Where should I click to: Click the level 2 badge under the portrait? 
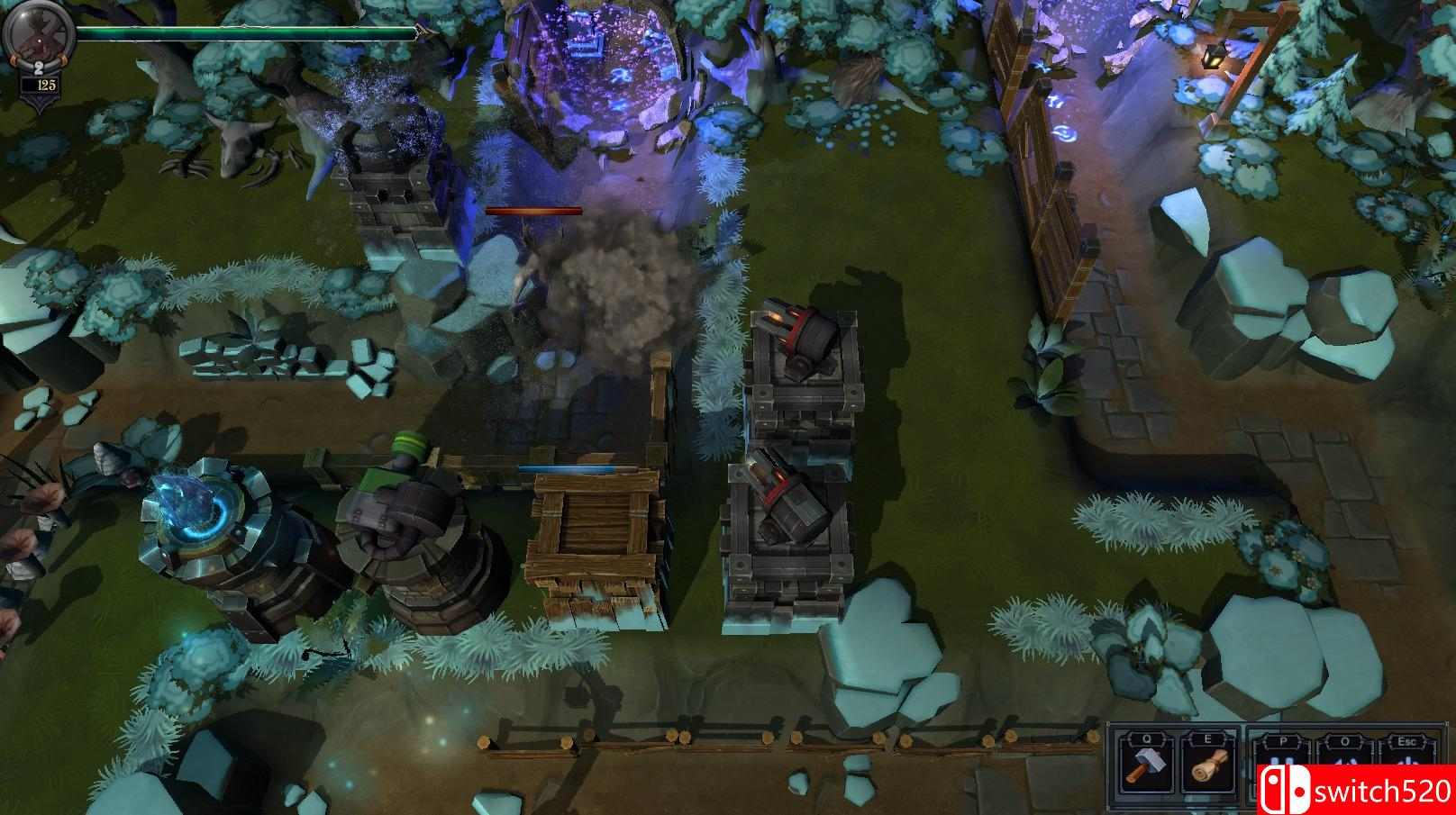pyautogui.click(x=39, y=68)
